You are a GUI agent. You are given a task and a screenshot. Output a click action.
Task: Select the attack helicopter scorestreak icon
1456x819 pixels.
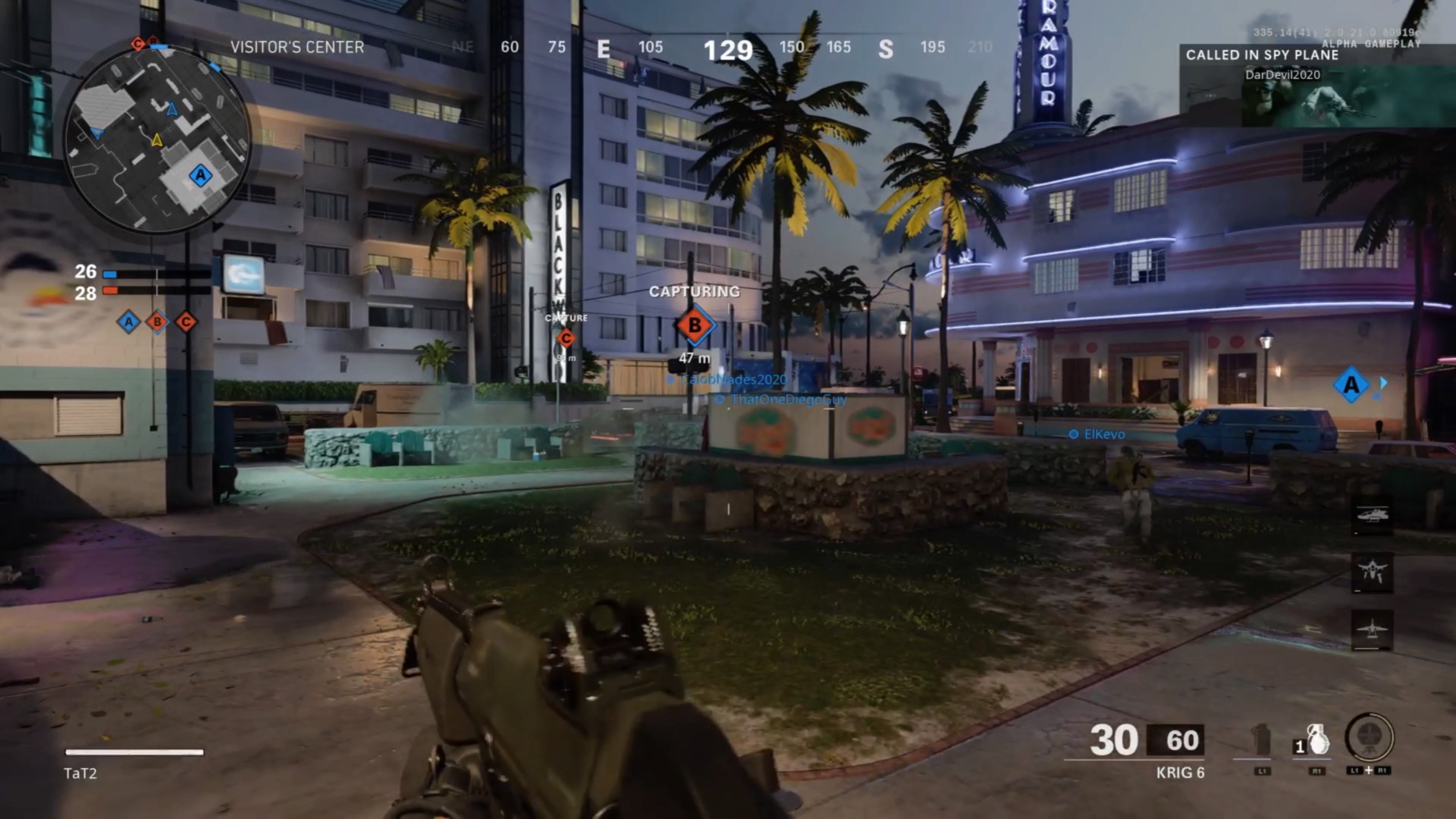tap(1373, 514)
